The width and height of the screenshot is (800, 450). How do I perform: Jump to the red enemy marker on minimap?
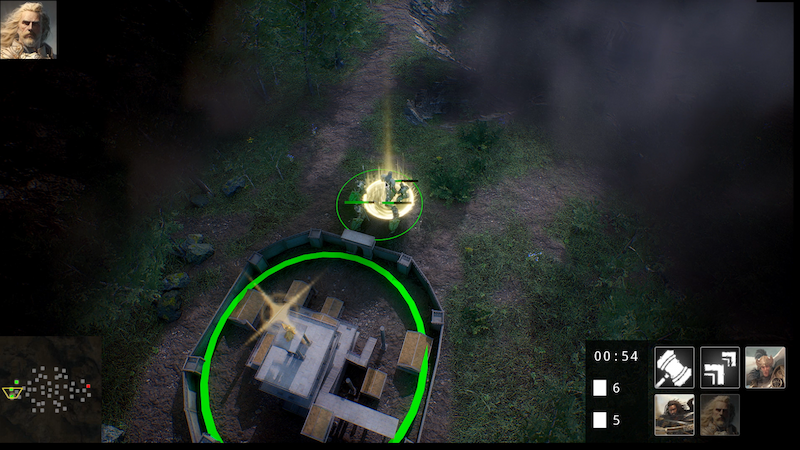click(88, 385)
